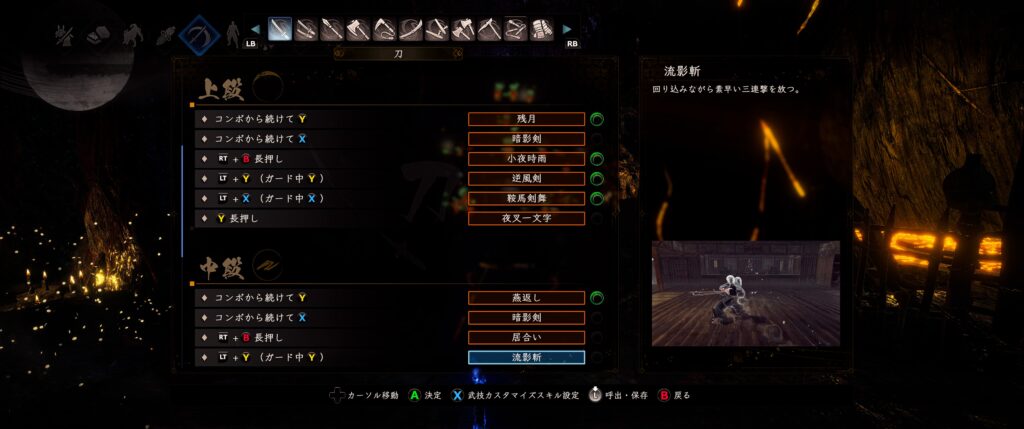The height and width of the screenshot is (429, 1024).
Task: Select the 鞍馬剣舞 skill
Action: point(526,199)
